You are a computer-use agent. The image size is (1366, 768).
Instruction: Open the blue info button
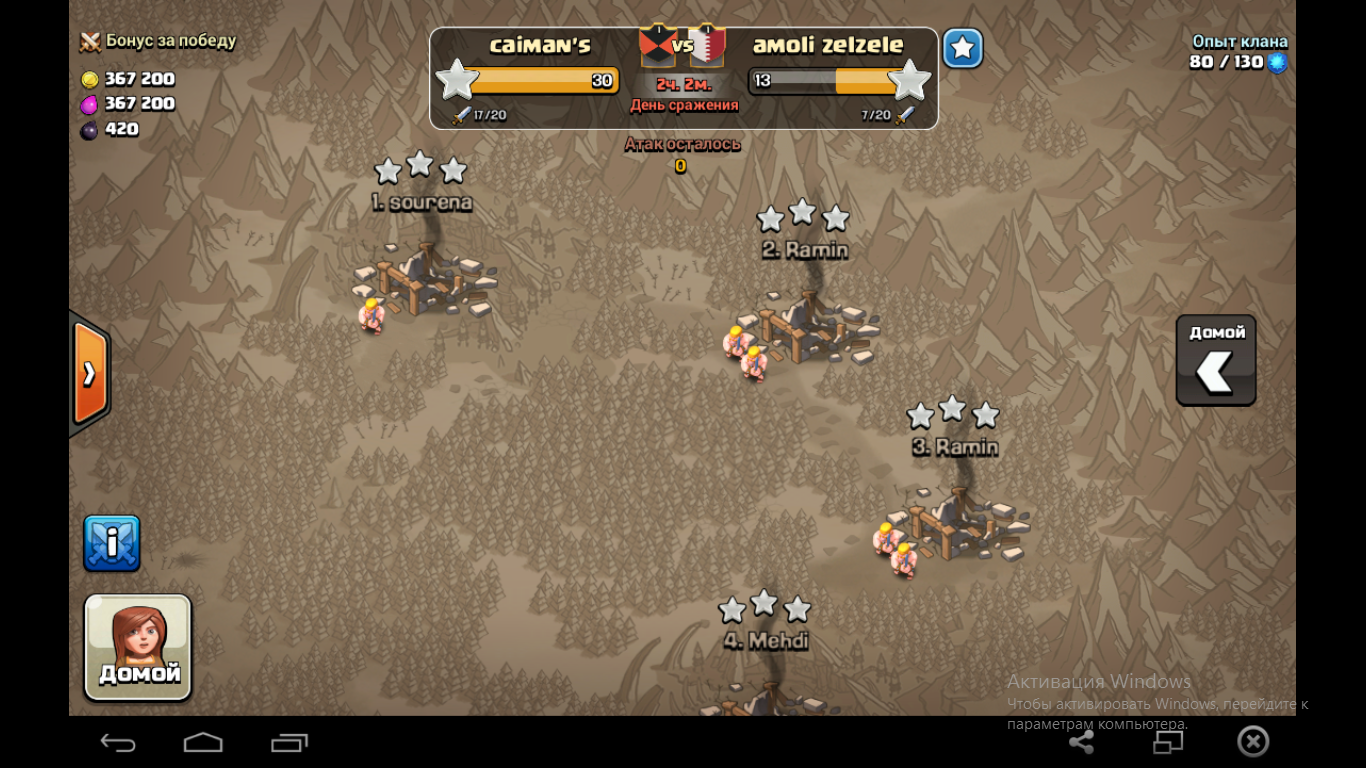[112, 543]
